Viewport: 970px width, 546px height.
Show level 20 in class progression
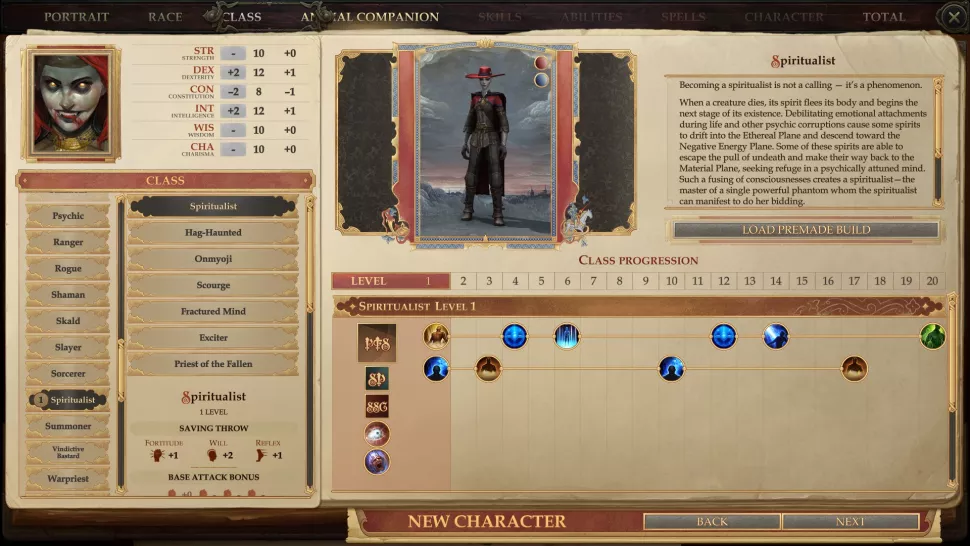[x=932, y=281]
